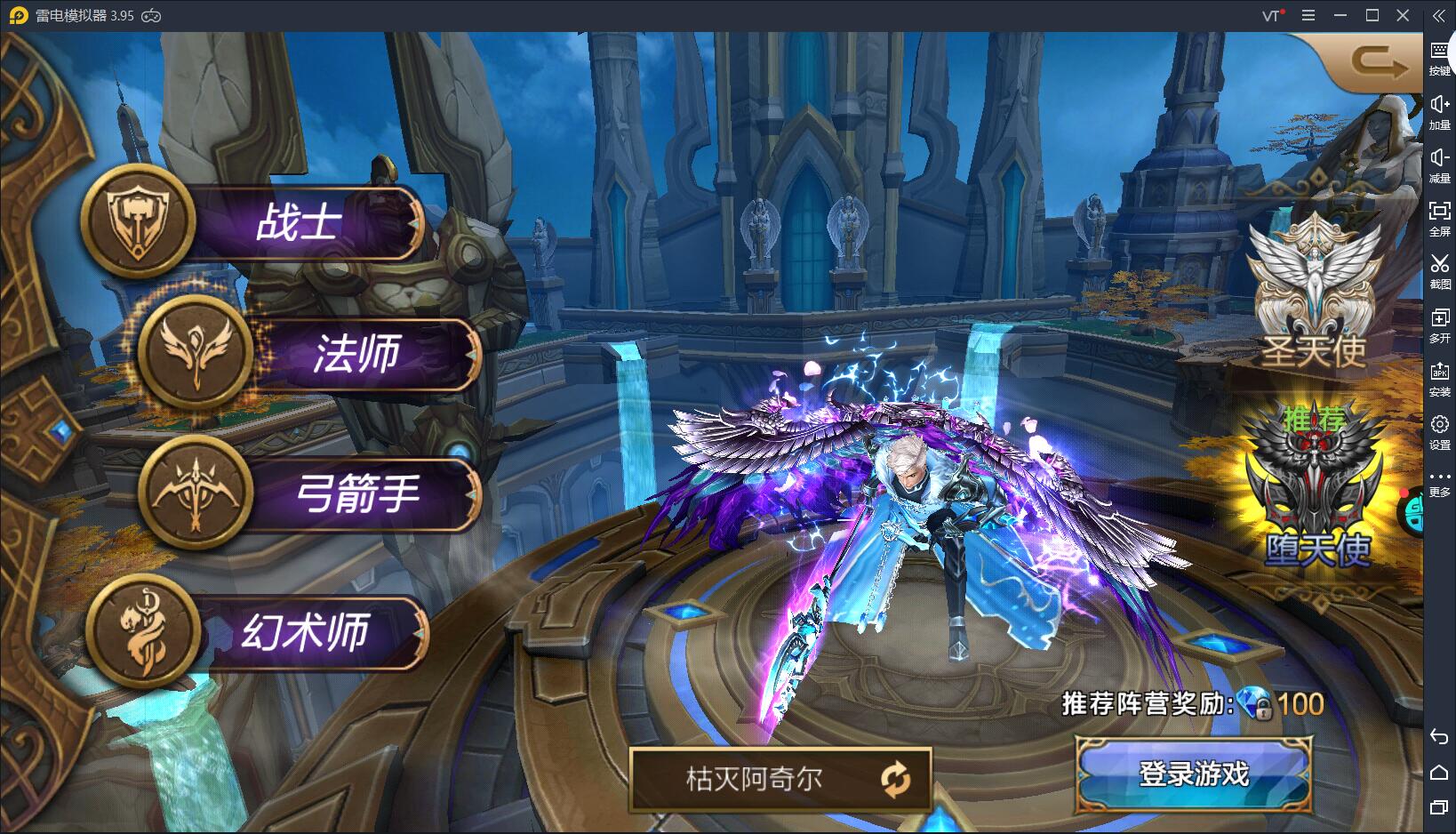Collapse the emulator sidebar with the chevron

(x=1438, y=15)
